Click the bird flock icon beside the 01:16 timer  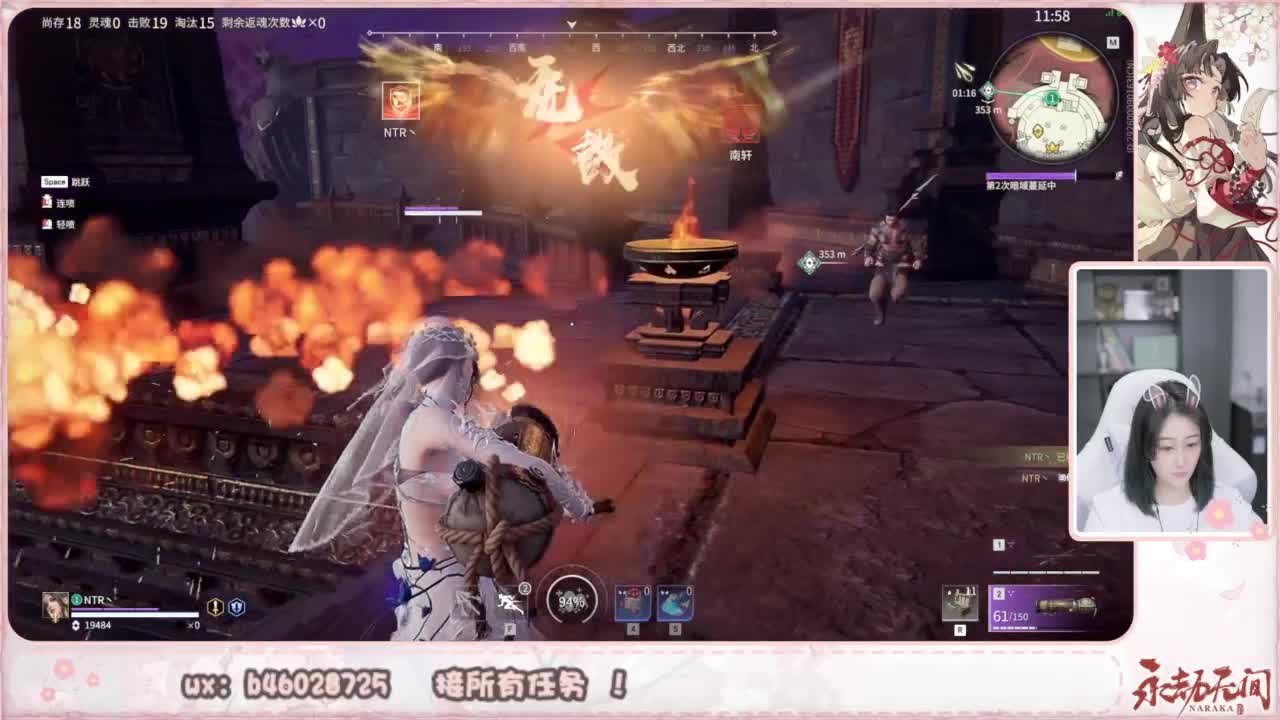point(964,68)
